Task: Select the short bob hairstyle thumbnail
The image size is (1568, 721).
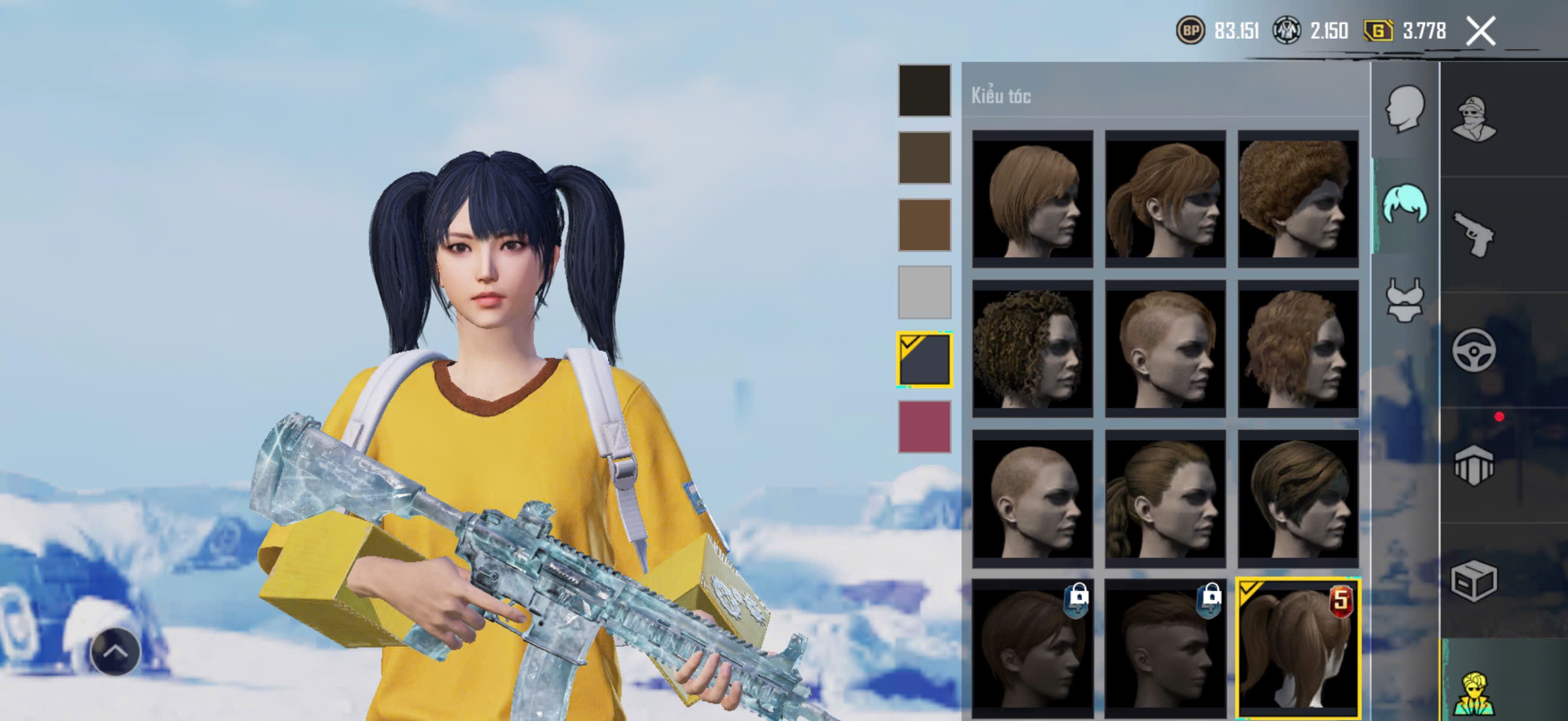Action: pyautogui.click(x=1032, y=198)
